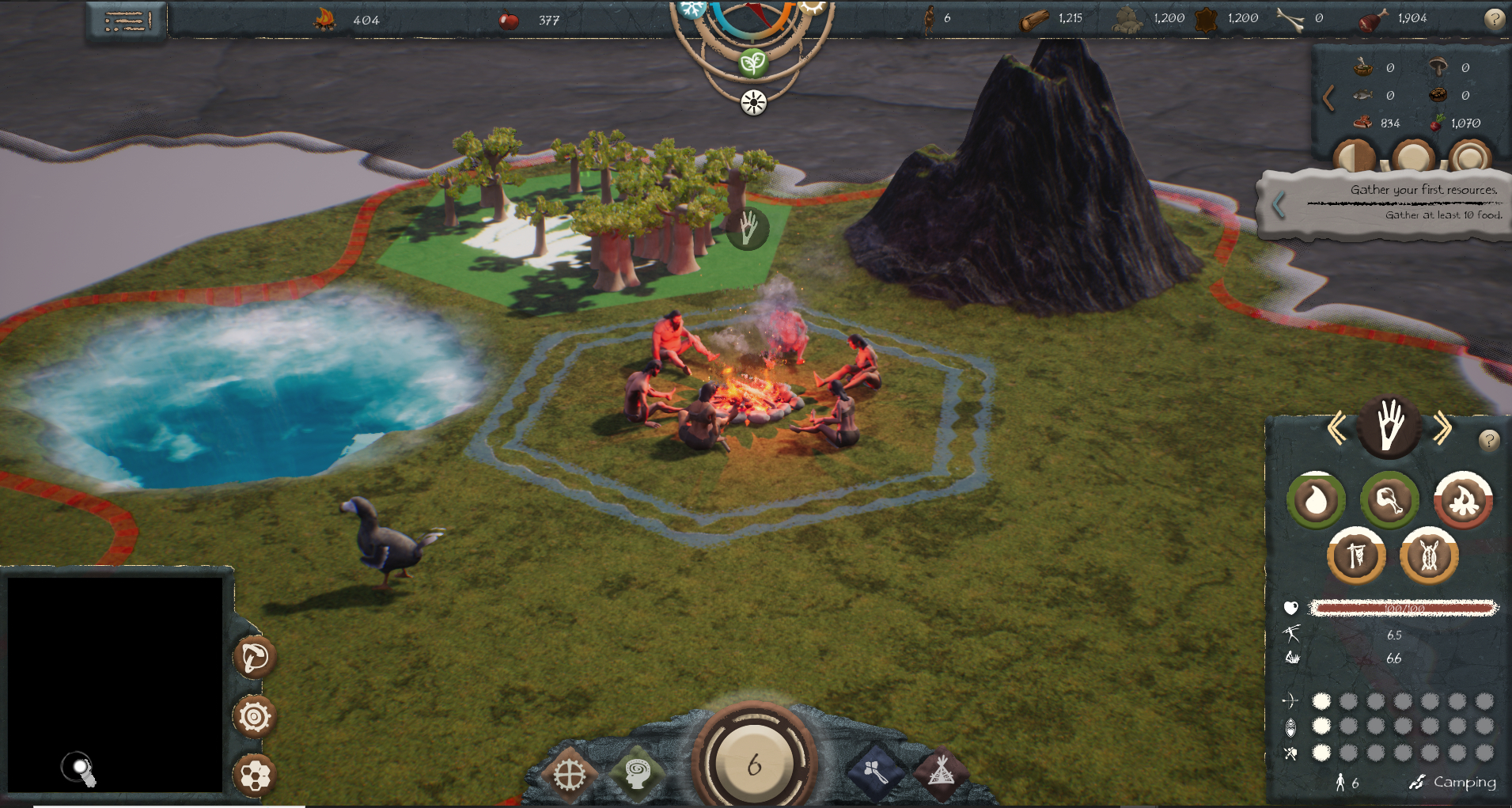Viewport: 1512px width, 808px height.
Task: Select the double-ring food ration button
Action: click(x=1469, y=157)
